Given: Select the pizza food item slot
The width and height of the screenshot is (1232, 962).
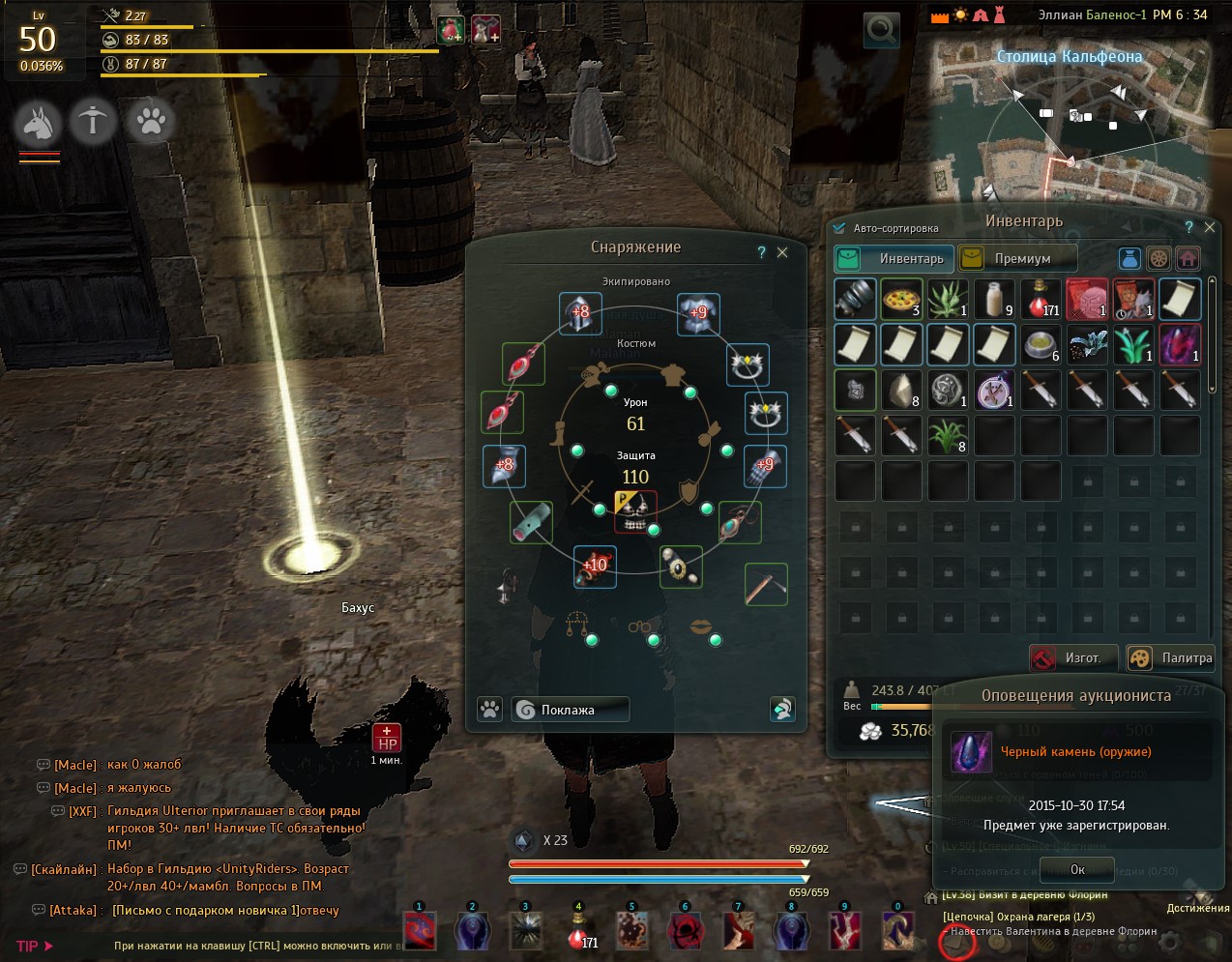Looking at the screenshot, I should click(x=901, y=299).
